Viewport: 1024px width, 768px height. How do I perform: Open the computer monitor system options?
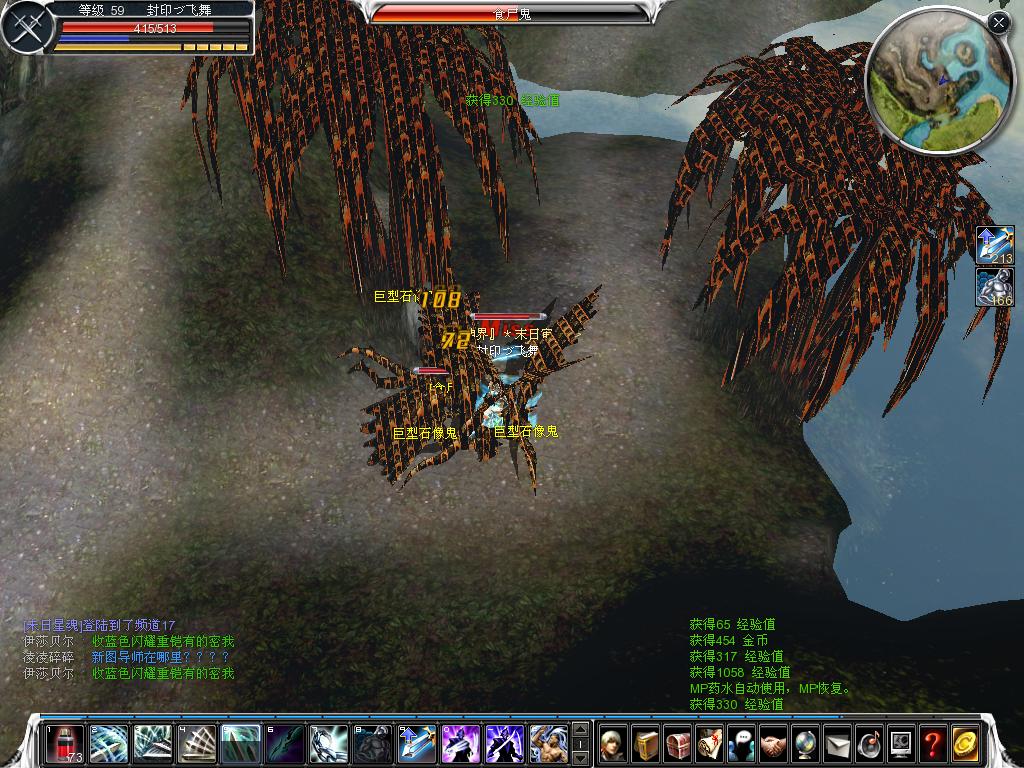pyautogui.click(x=901, y=744)
